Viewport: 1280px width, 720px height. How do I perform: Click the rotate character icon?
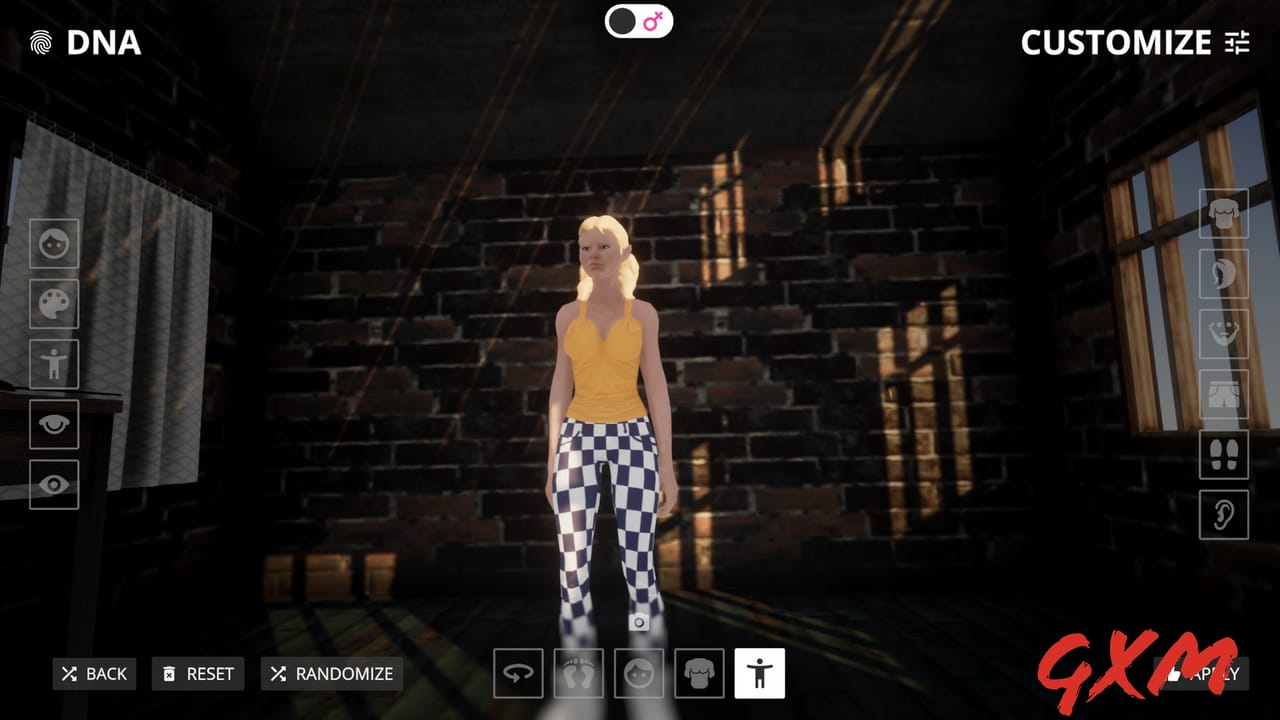[518, 674]
